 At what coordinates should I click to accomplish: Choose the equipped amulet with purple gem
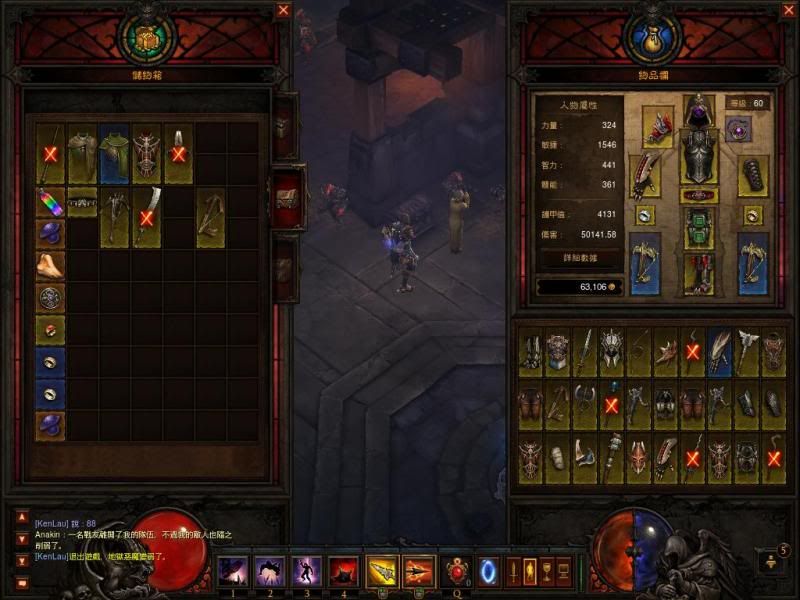point(738,129)
